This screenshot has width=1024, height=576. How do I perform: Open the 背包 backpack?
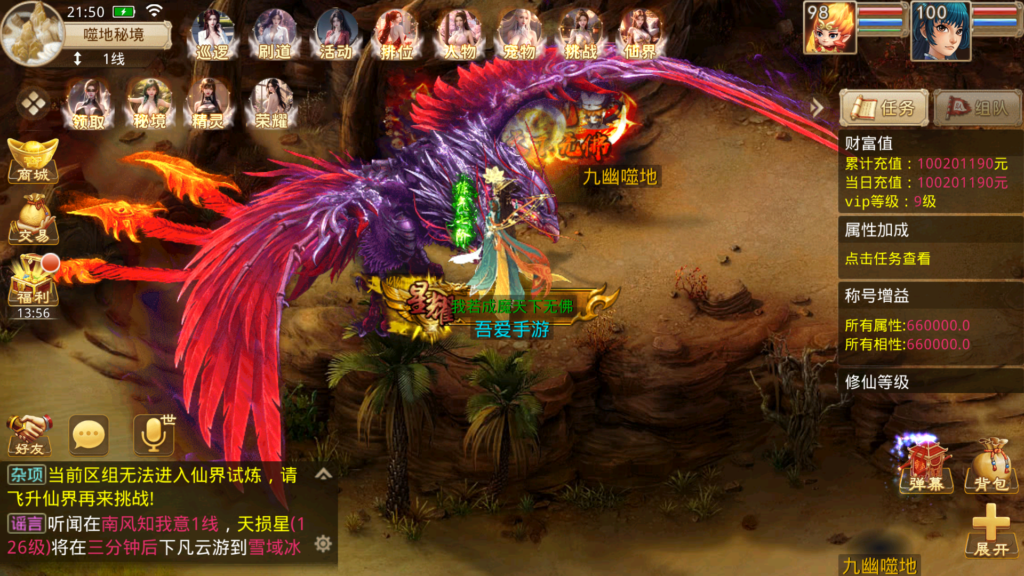coord(990,466)
